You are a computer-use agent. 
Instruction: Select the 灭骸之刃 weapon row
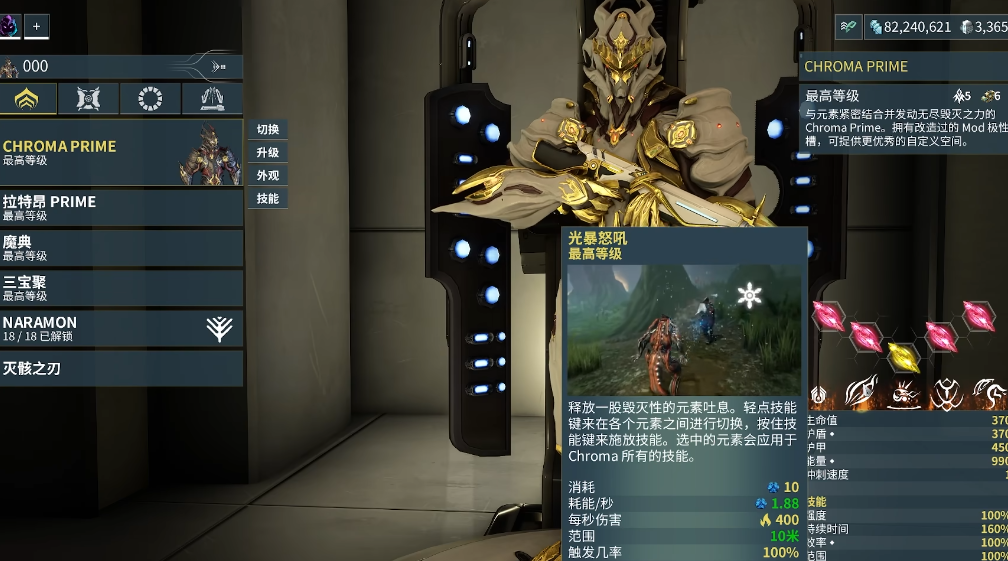click(121, 368)
